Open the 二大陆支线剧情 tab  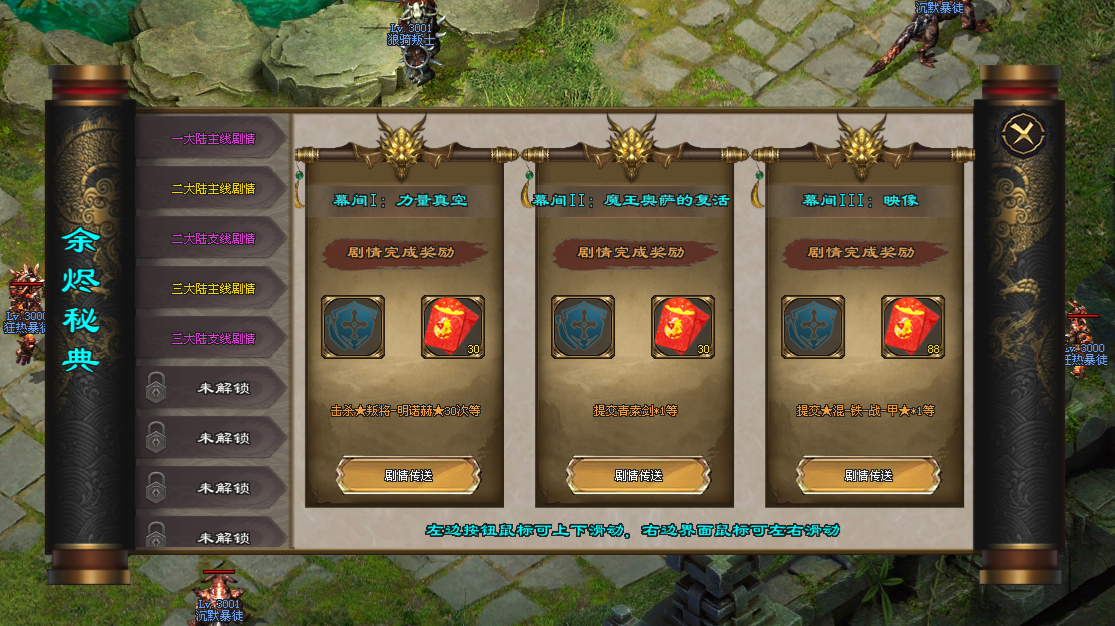coord(212,239)
